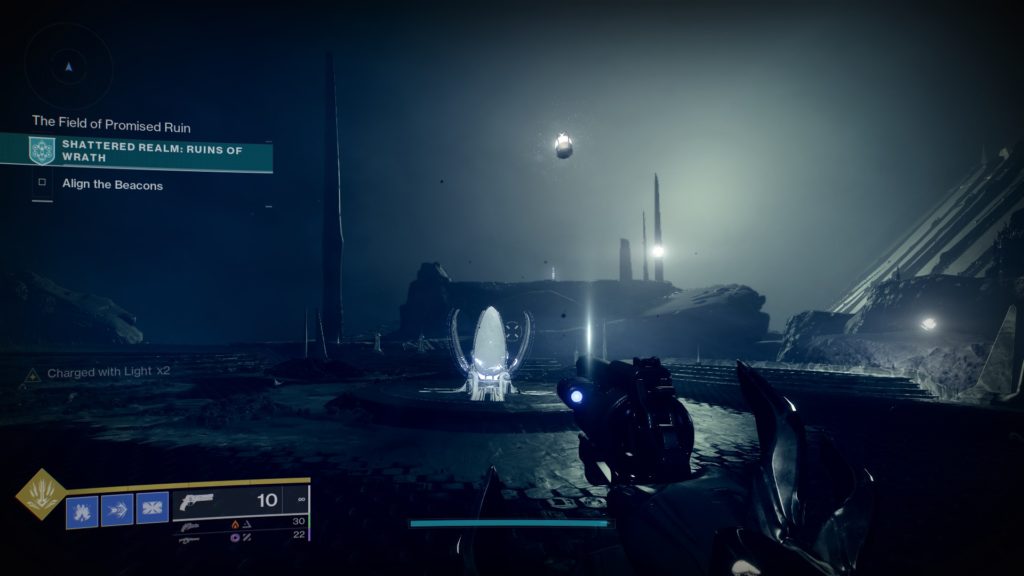Trigger the melee ability icon
Viewport: 1024px width, 576px height.
117,510
